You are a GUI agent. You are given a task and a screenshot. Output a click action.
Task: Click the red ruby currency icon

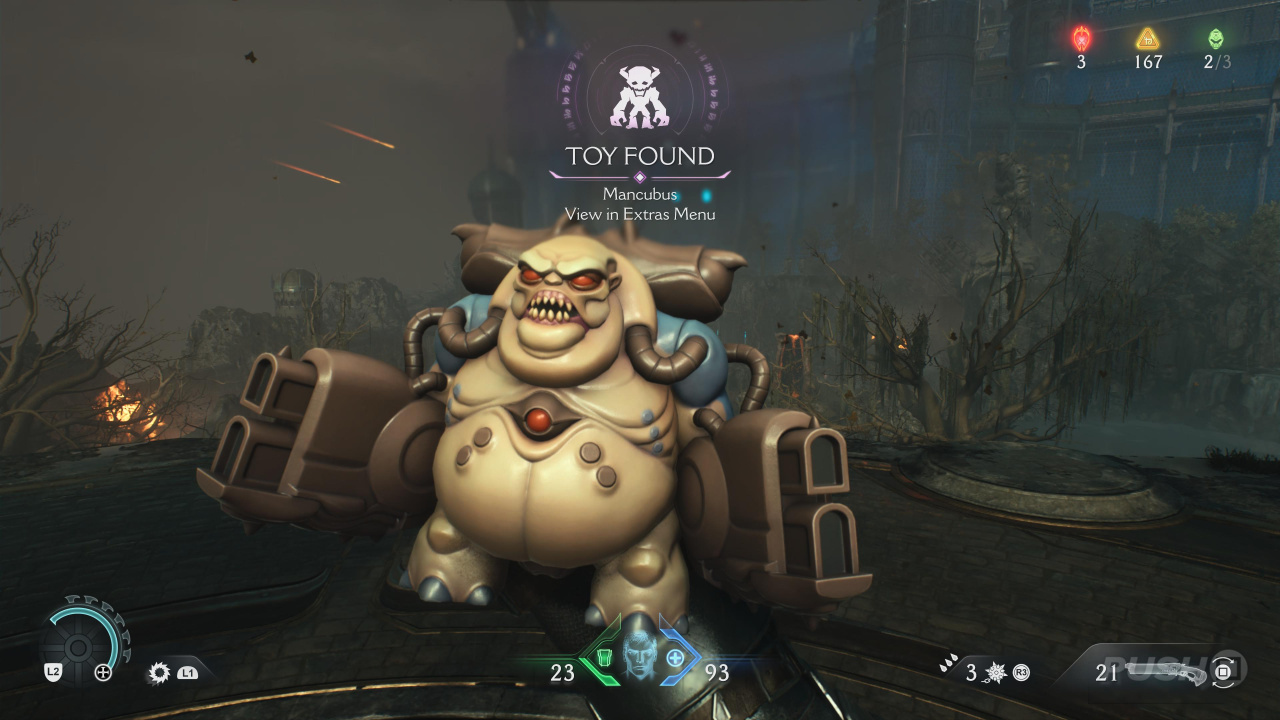point(1081,39)
